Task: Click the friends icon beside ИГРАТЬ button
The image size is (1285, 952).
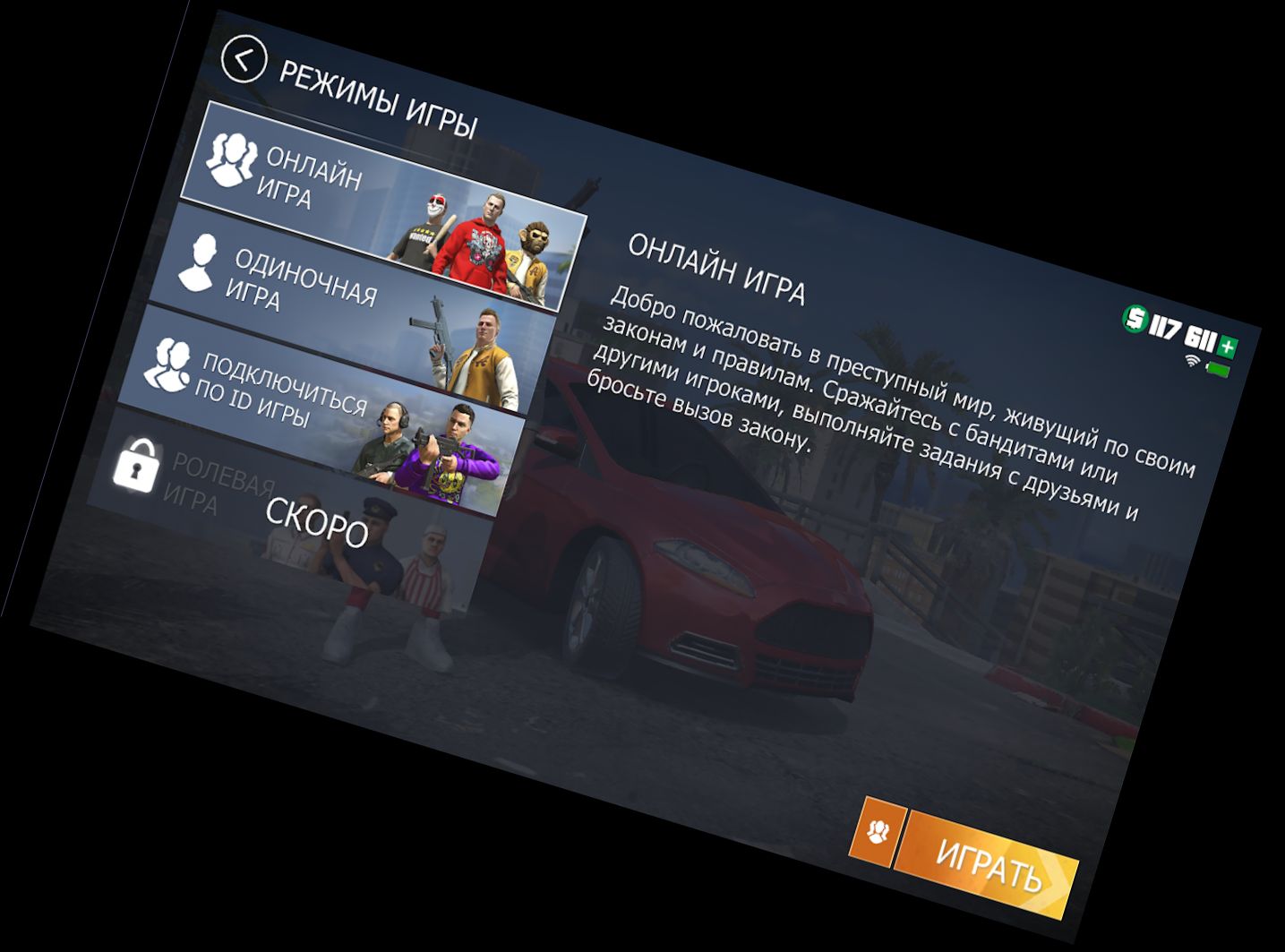Action: (878, 833)
